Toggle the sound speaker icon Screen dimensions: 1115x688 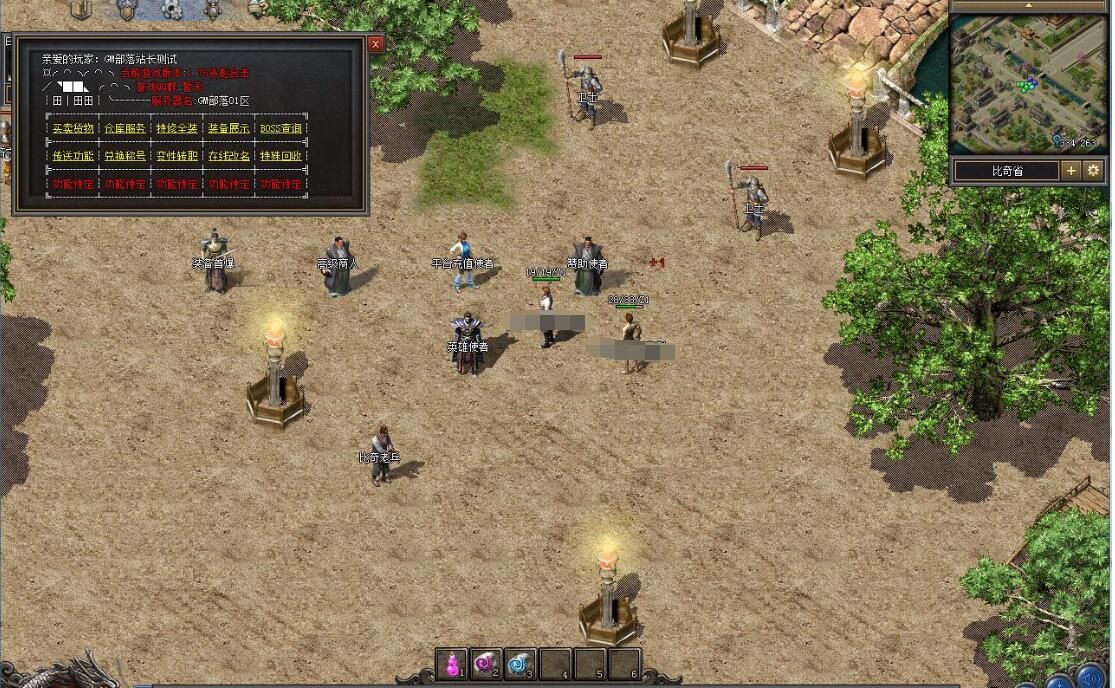click(x=1089, y=681)
